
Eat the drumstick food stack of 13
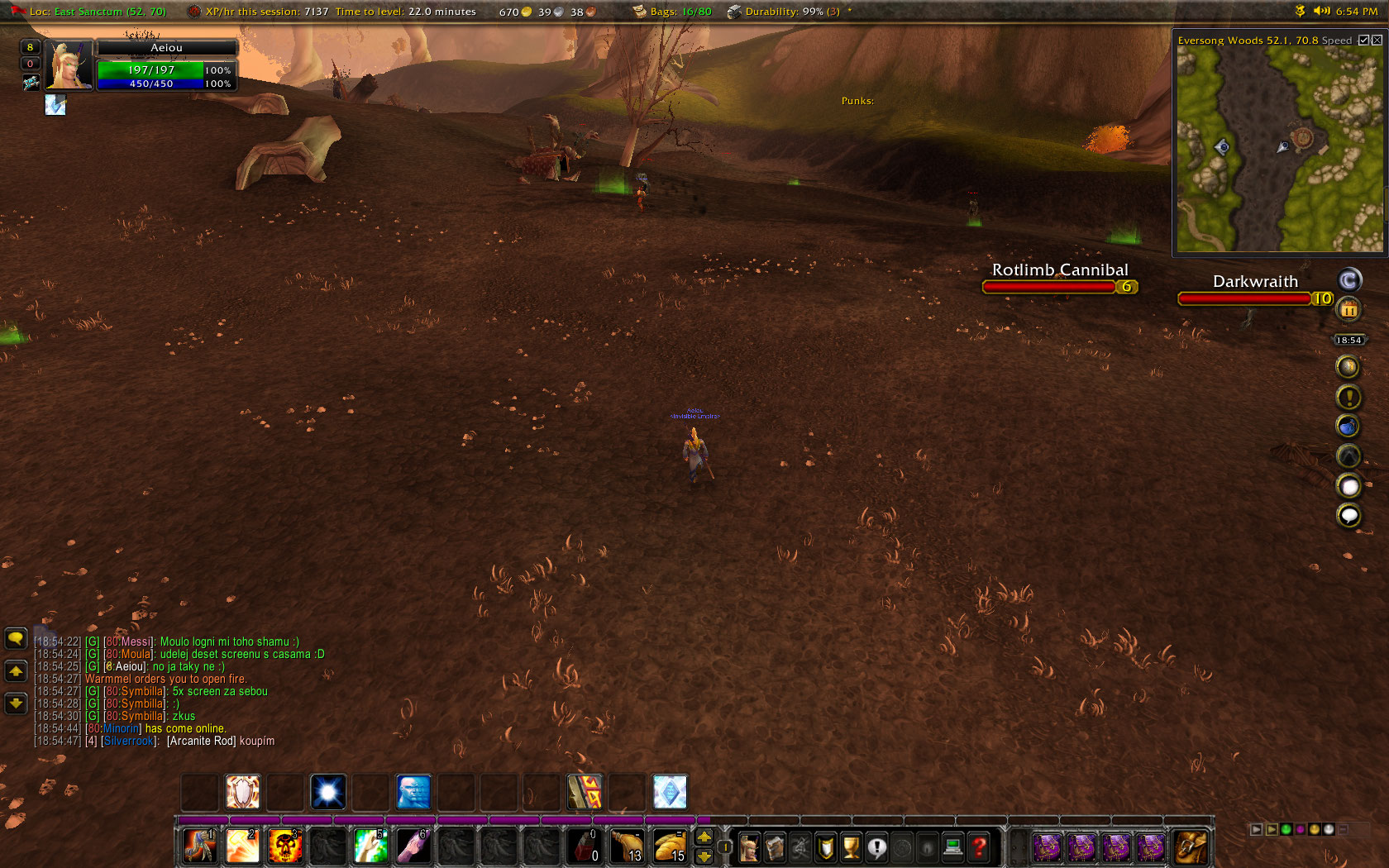(x=627, y=847)
